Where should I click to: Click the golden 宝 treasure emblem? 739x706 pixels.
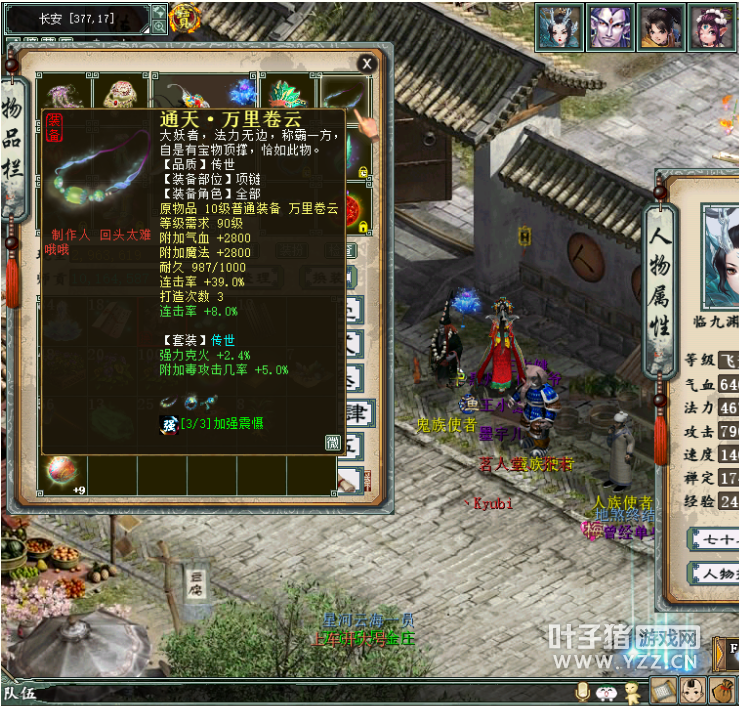[x=183, y=17]
